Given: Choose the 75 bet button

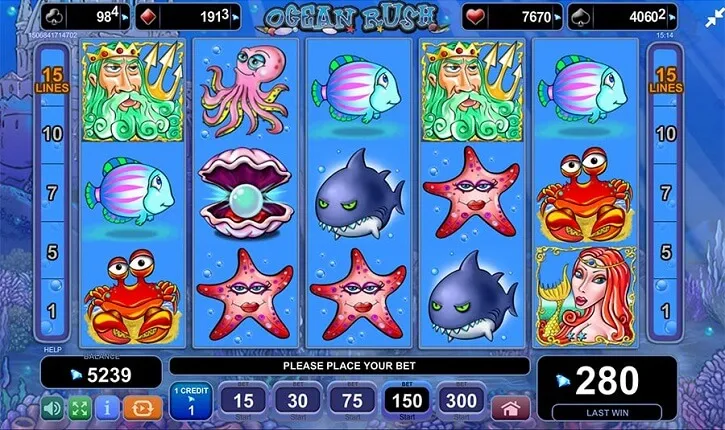Looking at the screenshot, I should coord(351,401).
